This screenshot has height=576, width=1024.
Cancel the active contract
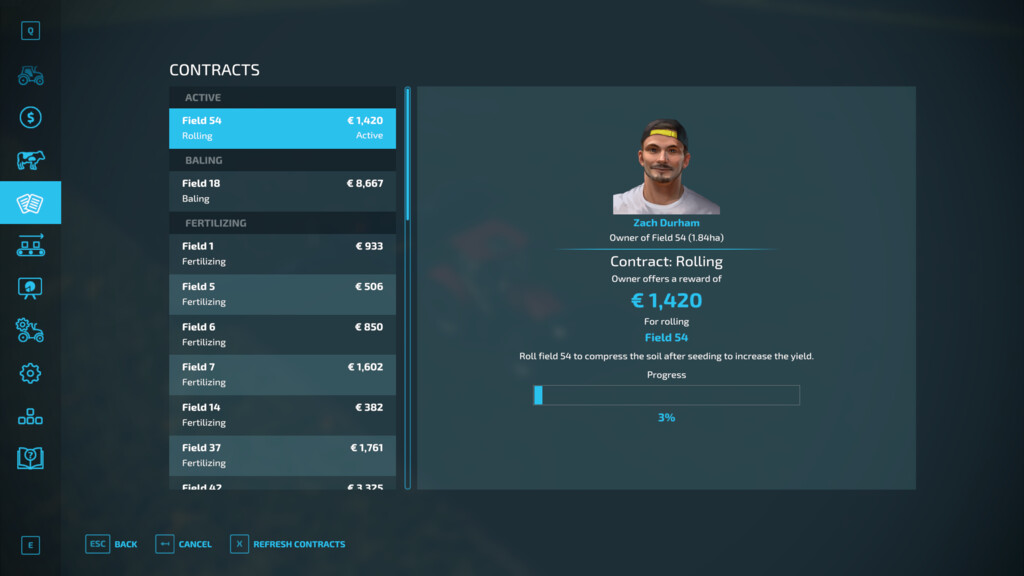click(184, 544)
